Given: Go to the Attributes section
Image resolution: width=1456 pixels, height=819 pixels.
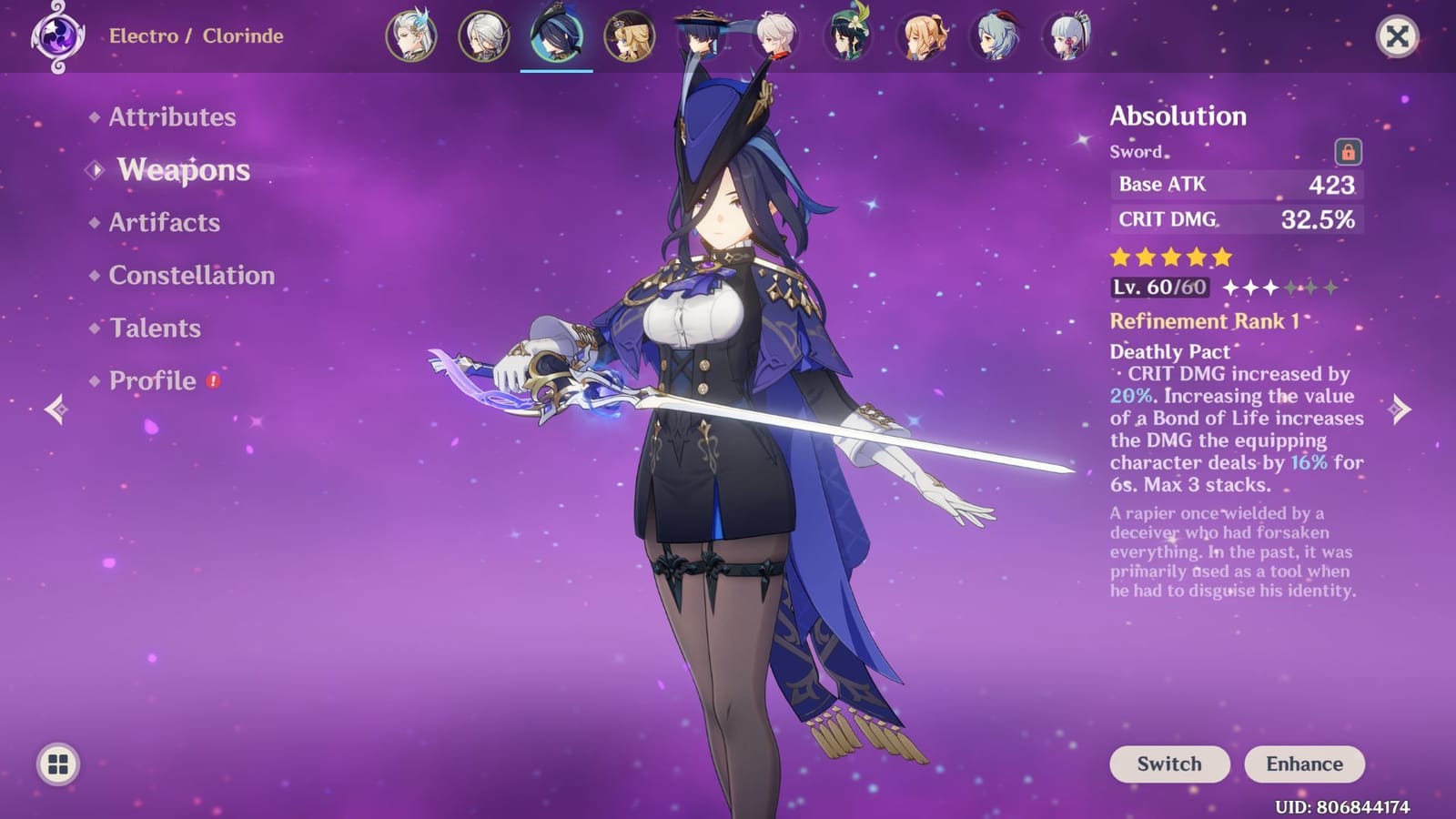Looking at the screenshot, I should pyautogui.click(x=170, y=117).
